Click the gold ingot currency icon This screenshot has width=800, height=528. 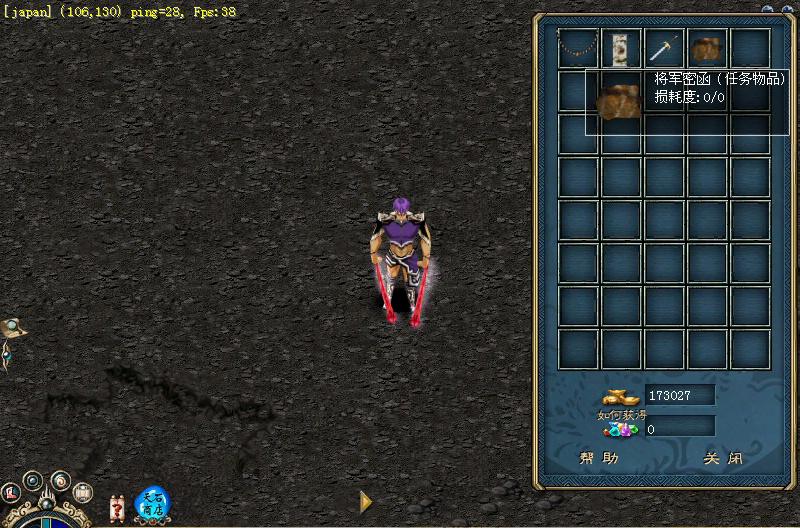tap(621, 396)
